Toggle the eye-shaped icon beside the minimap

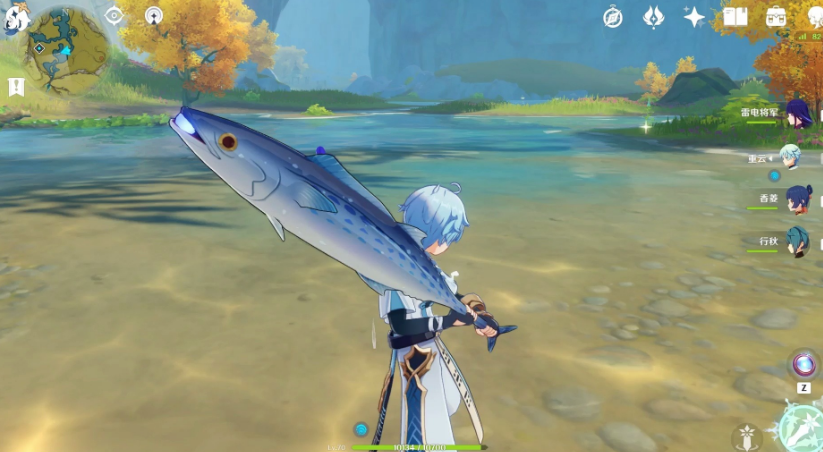[x=114, y=15]
